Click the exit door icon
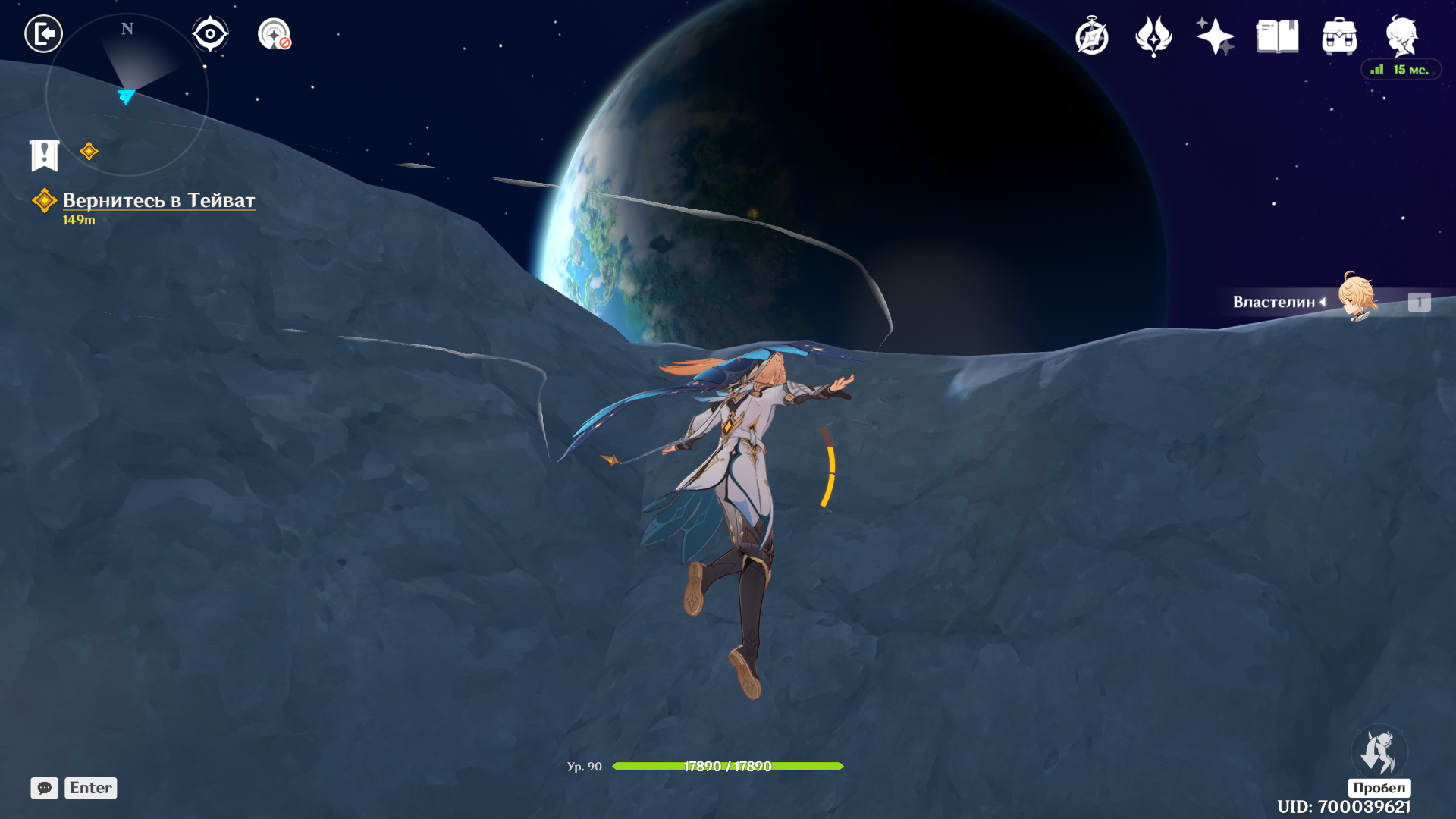 (43, 34)
